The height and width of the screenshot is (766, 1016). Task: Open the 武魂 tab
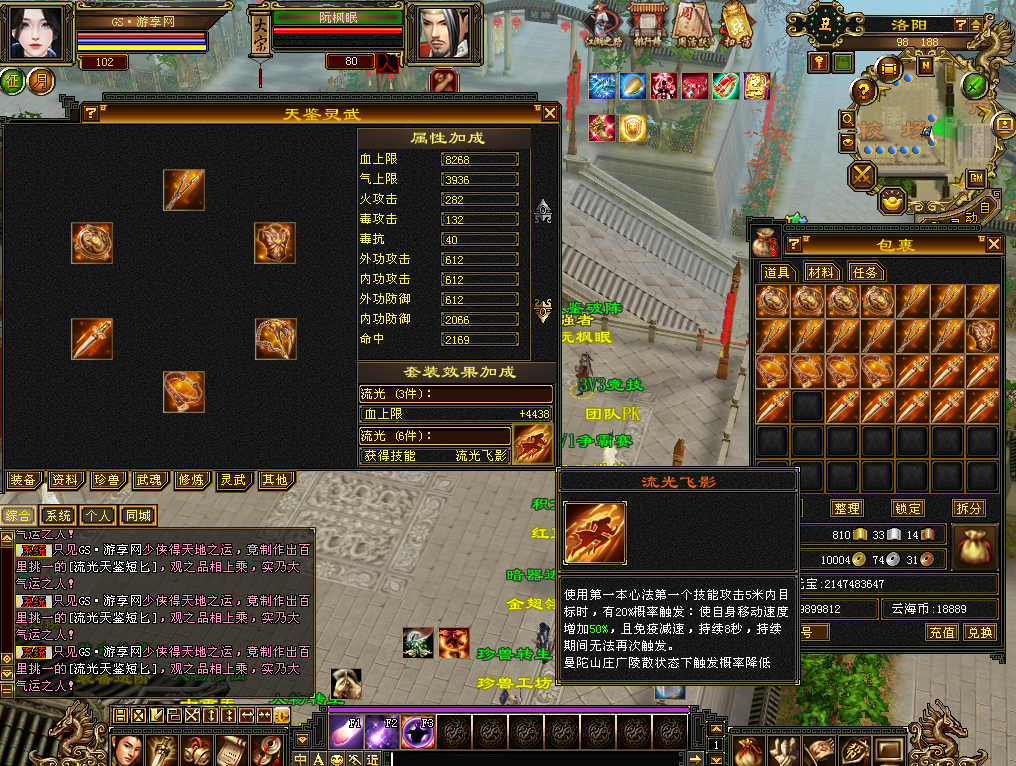click(148, 480)
